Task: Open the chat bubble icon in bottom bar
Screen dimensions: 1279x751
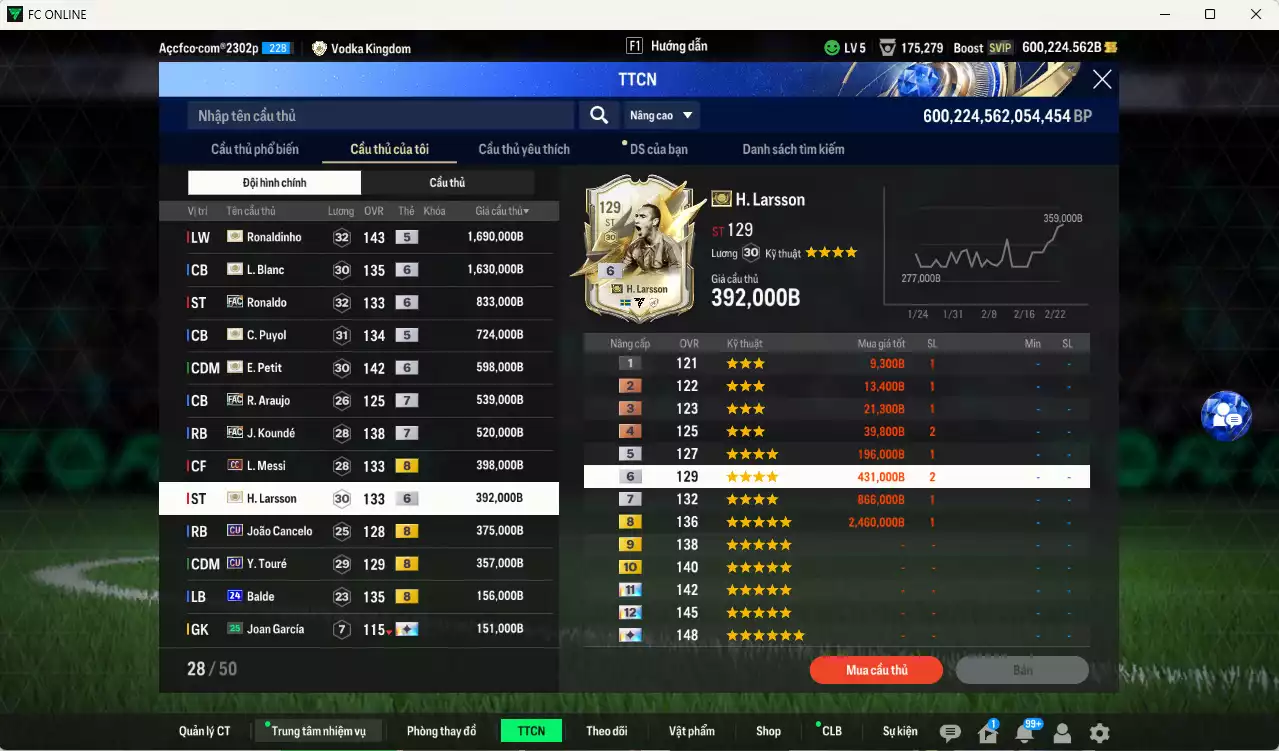Action: 950,733
